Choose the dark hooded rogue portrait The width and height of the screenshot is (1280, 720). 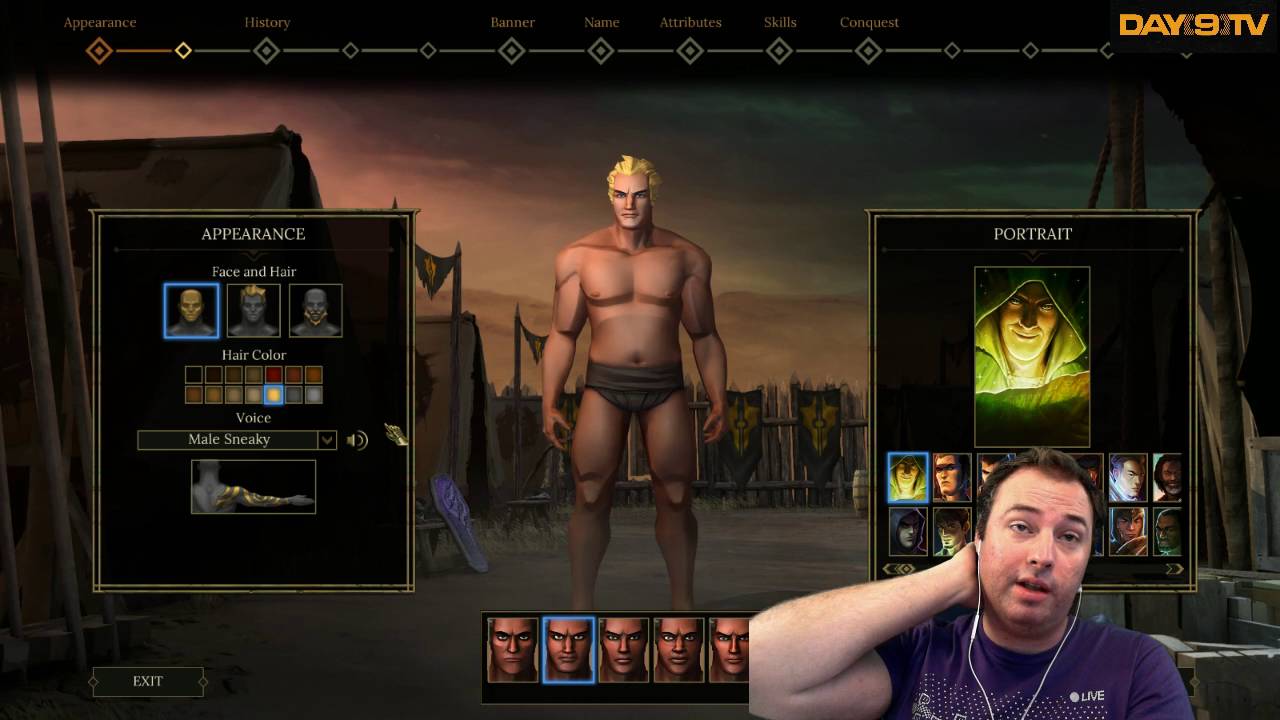(x=907, y=532)
